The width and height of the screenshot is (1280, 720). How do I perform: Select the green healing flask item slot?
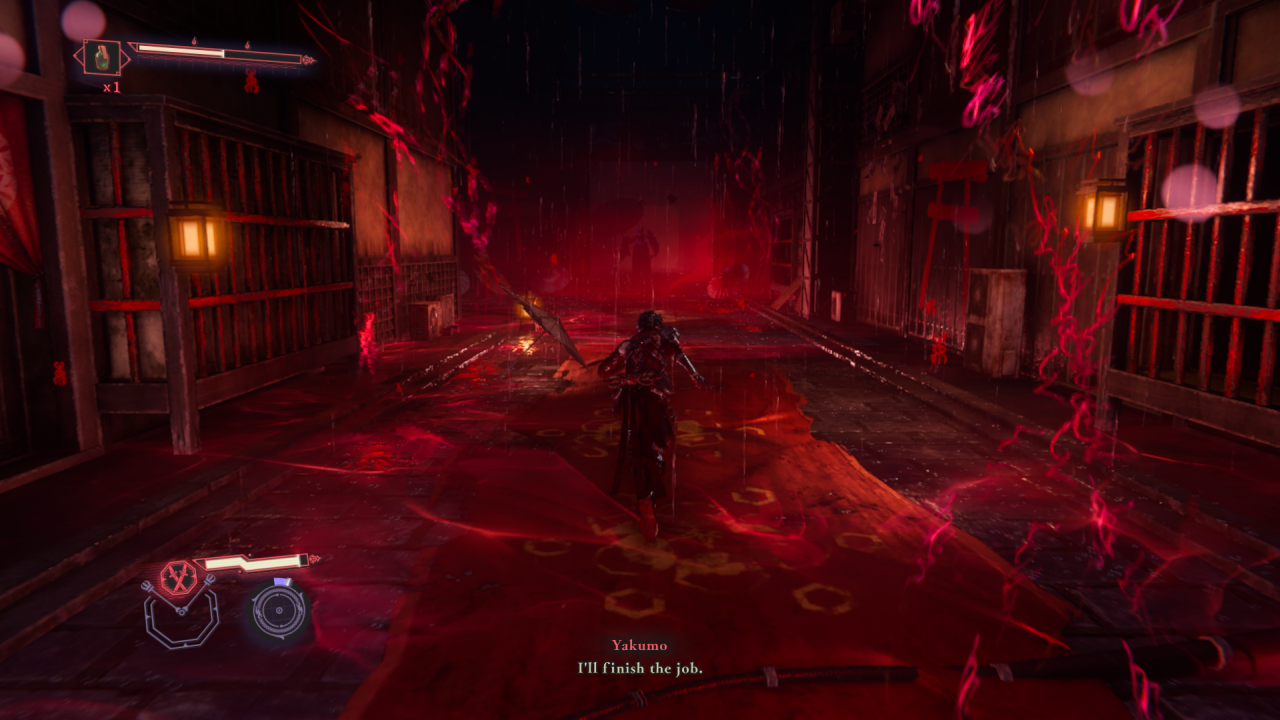tap(102, 57)
